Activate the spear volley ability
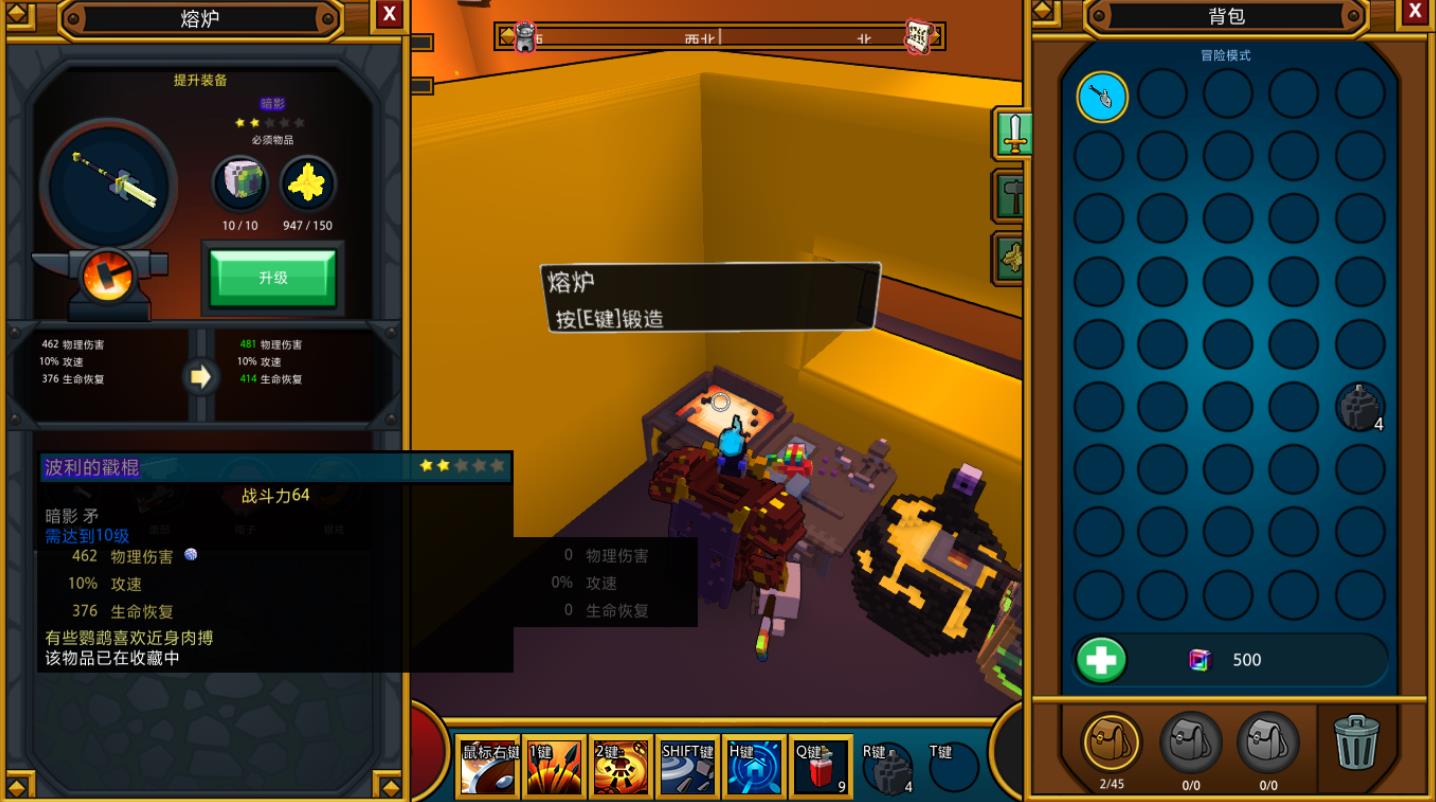The image size is (1436, 802). 554,768
